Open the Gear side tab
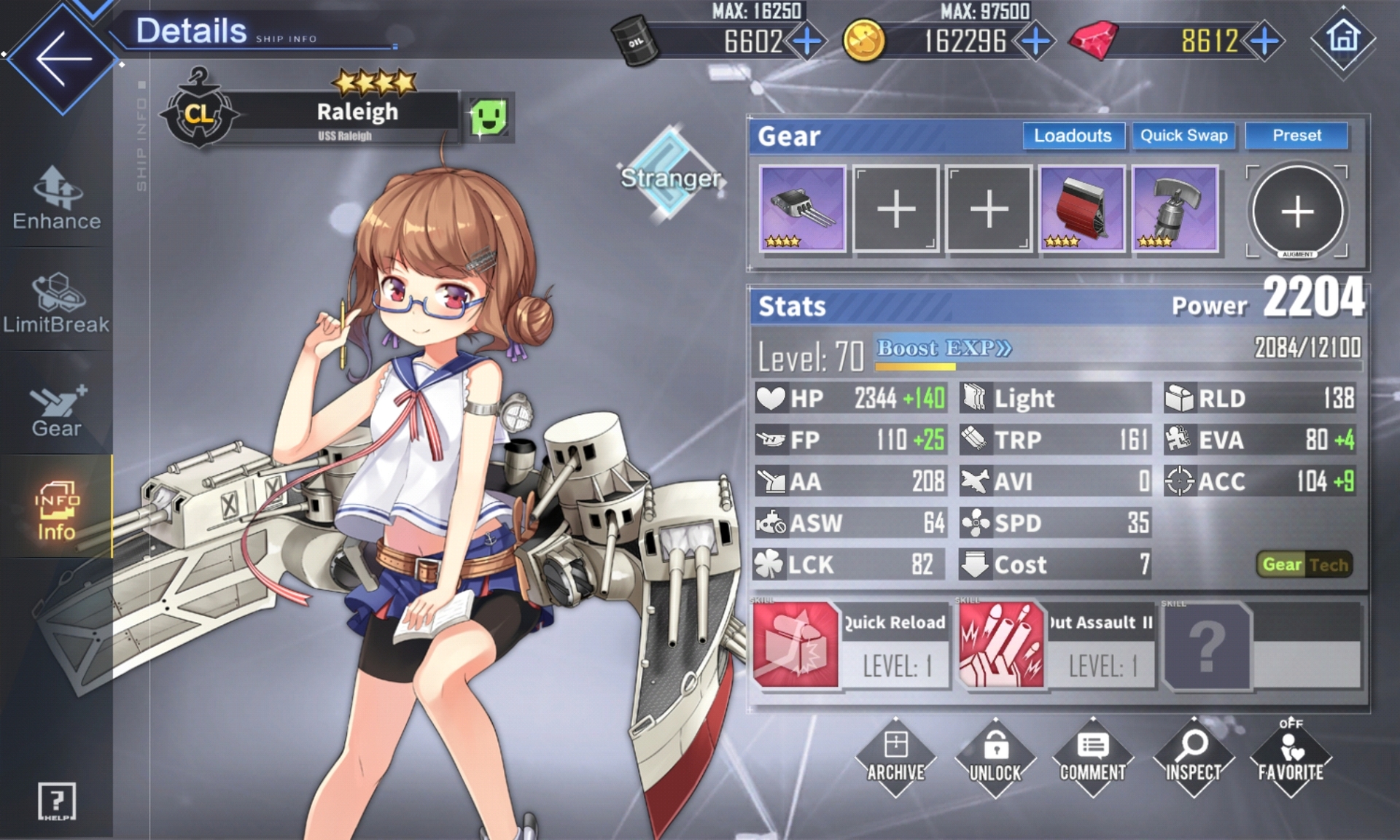 point(56,410)
